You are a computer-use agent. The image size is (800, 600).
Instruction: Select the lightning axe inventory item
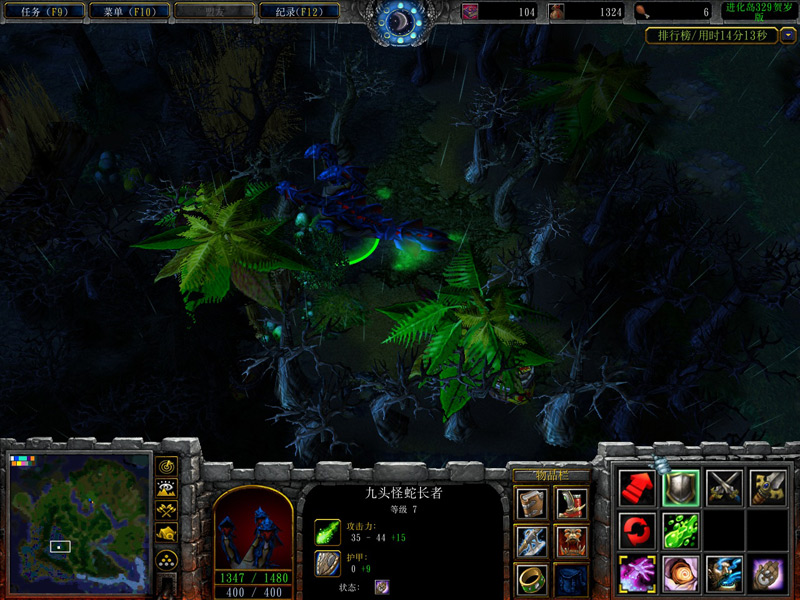click(531, 541)
